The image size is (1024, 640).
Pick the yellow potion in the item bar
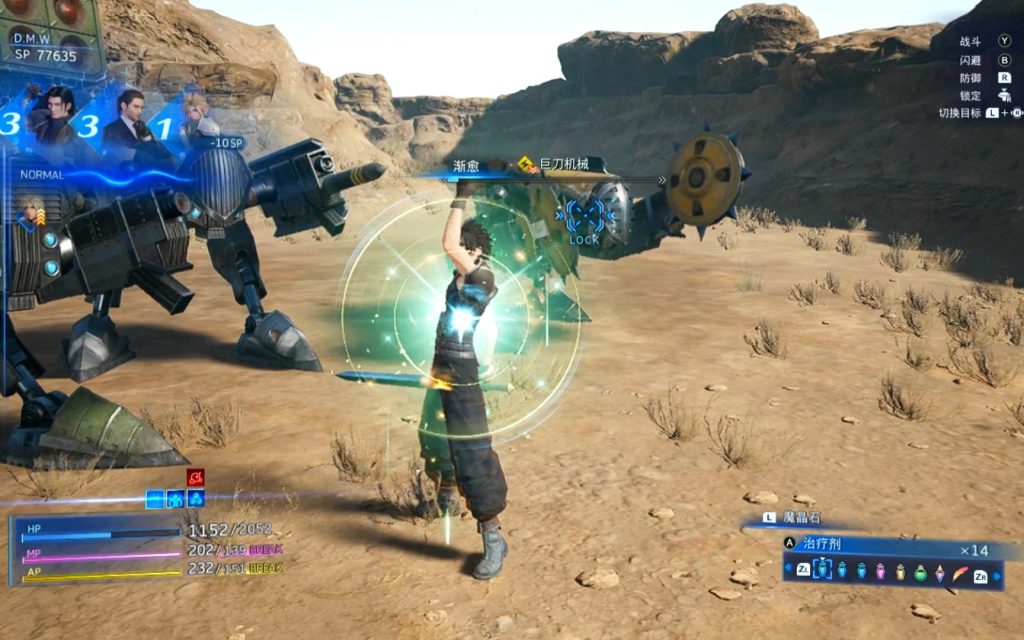click(900, 571)
